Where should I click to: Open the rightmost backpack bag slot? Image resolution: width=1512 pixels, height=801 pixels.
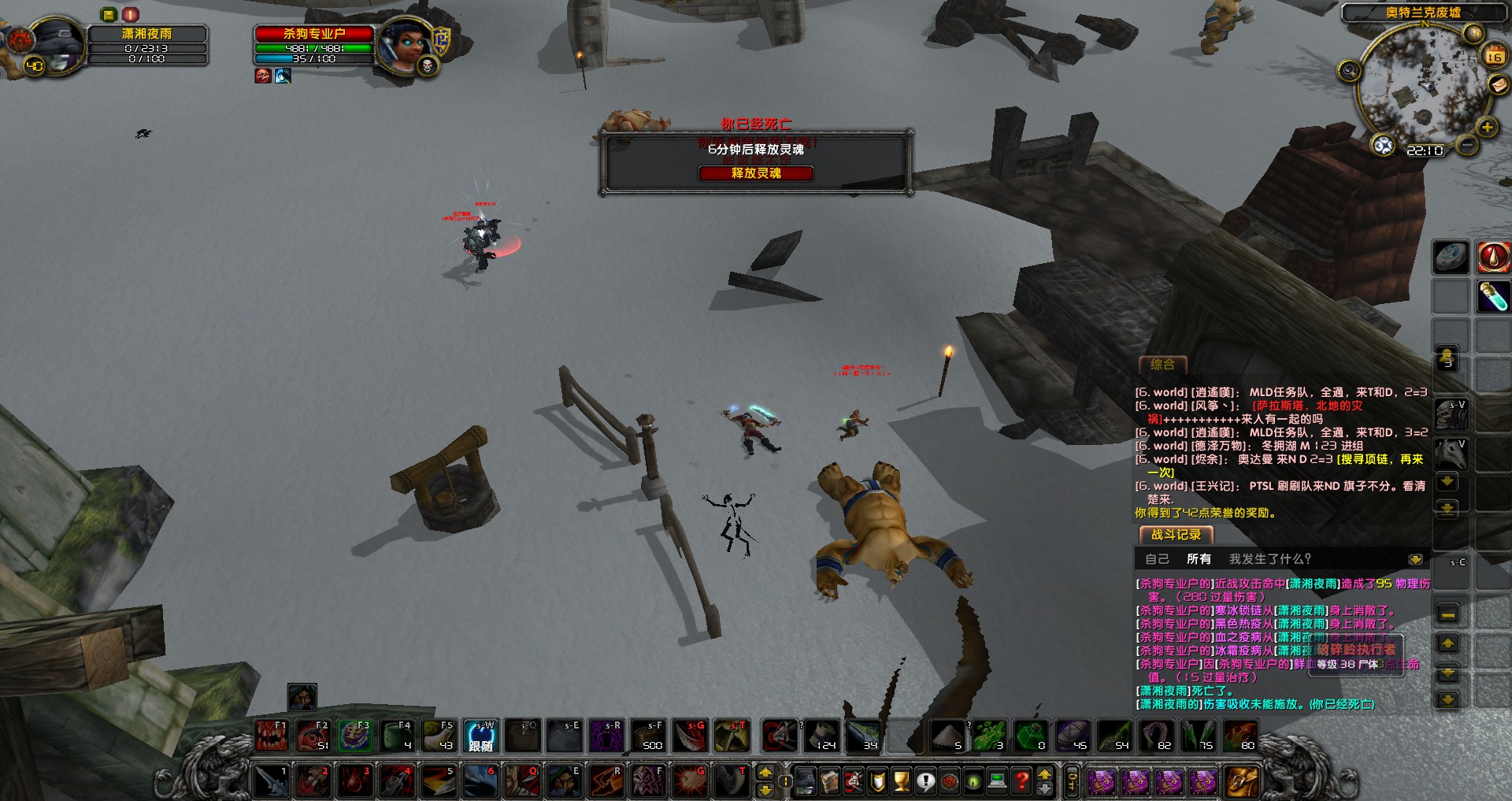tap(1241, 781)
